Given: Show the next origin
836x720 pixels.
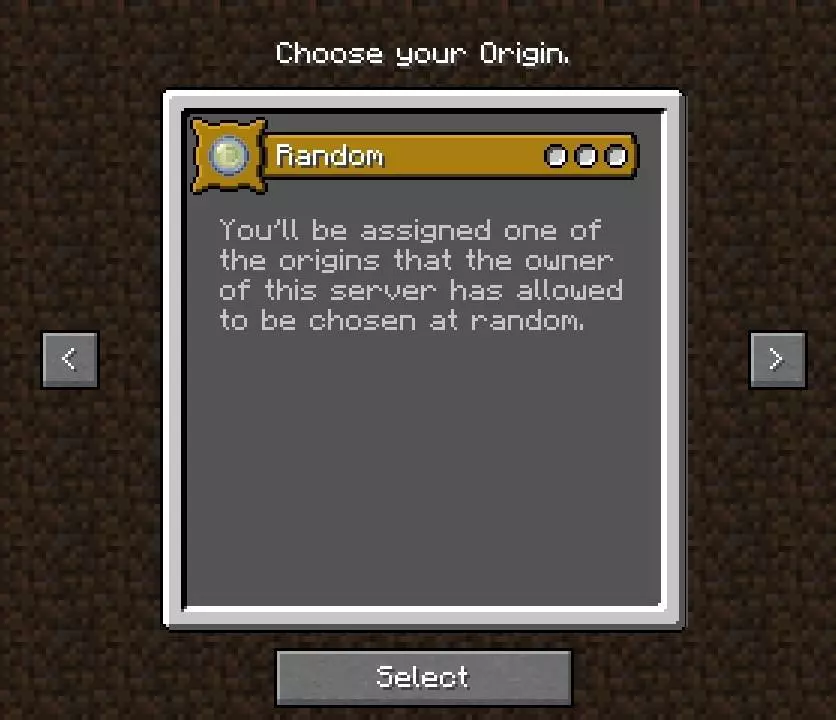Looking at the screenshot, I should [x=777, y=359].
